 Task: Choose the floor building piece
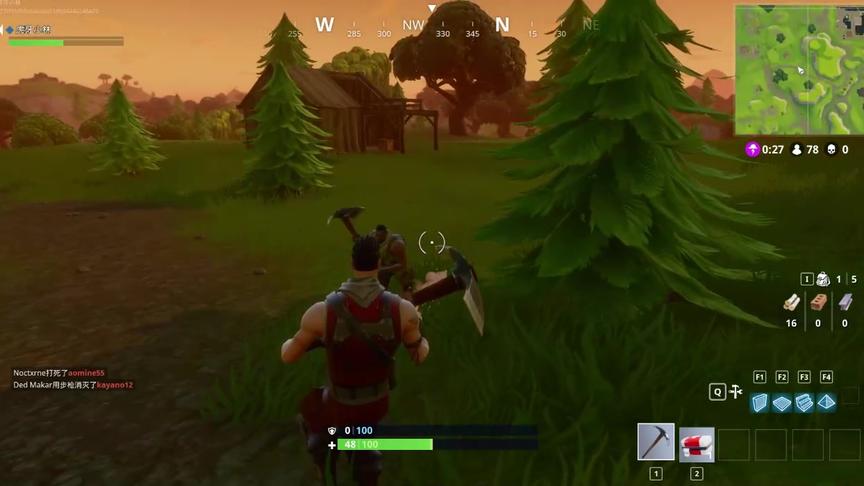pyautogui.click(x=782, y=402)
